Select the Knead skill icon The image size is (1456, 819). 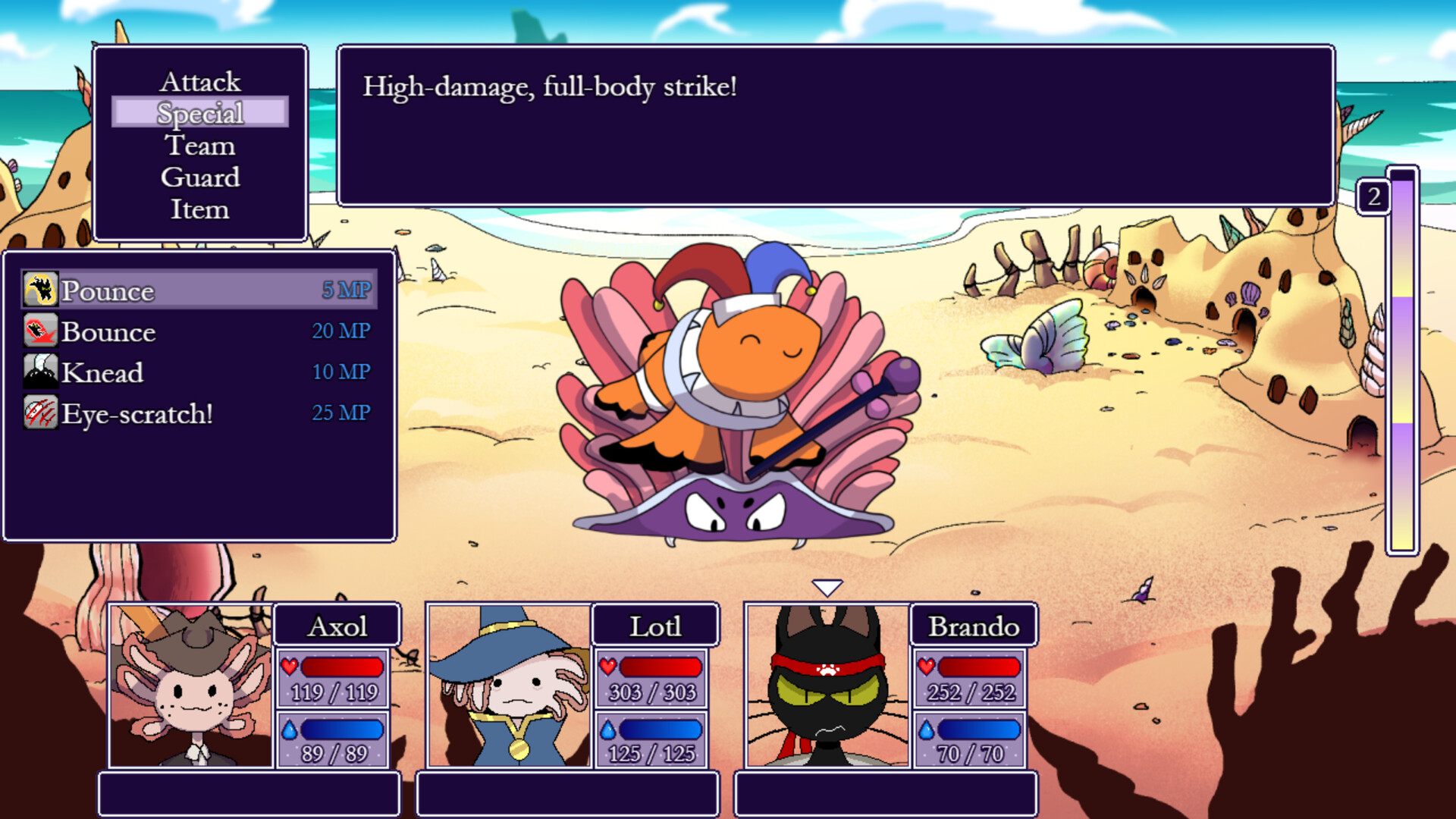point(39,373)
